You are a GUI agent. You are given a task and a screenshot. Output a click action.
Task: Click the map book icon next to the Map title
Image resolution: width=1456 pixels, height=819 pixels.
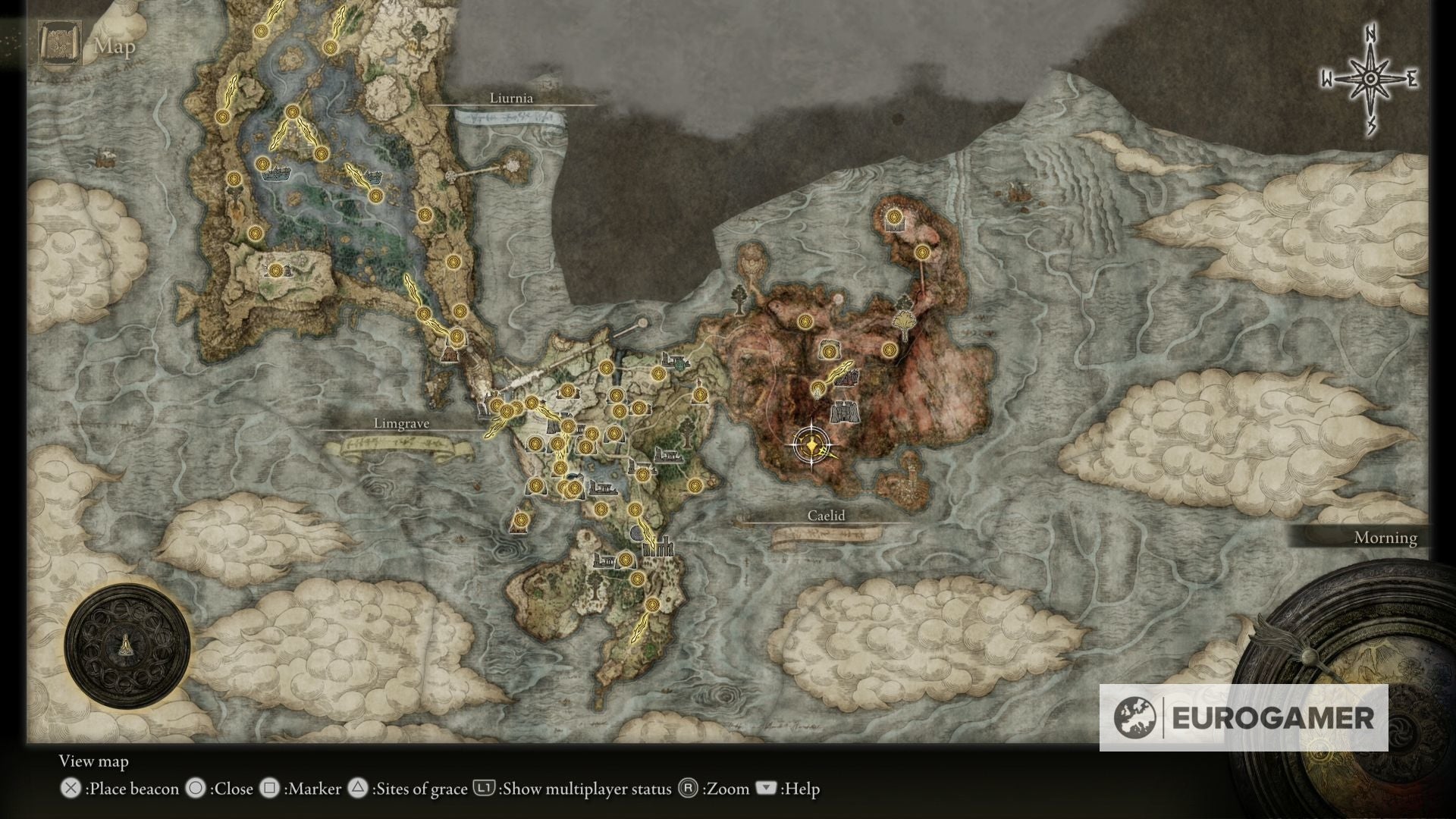pos(60,42)
